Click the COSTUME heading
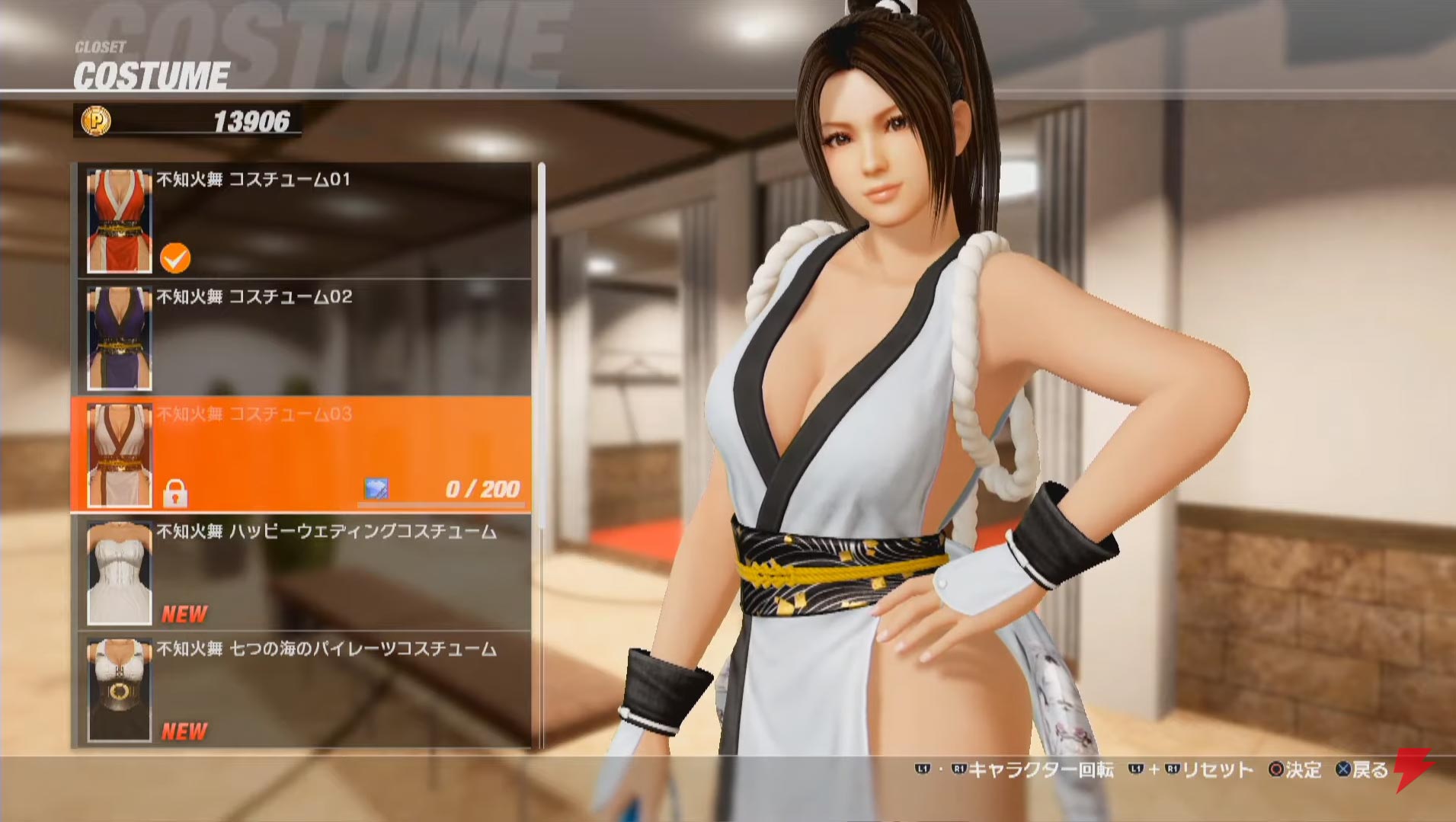1456x822 pixels. point(151,74)
